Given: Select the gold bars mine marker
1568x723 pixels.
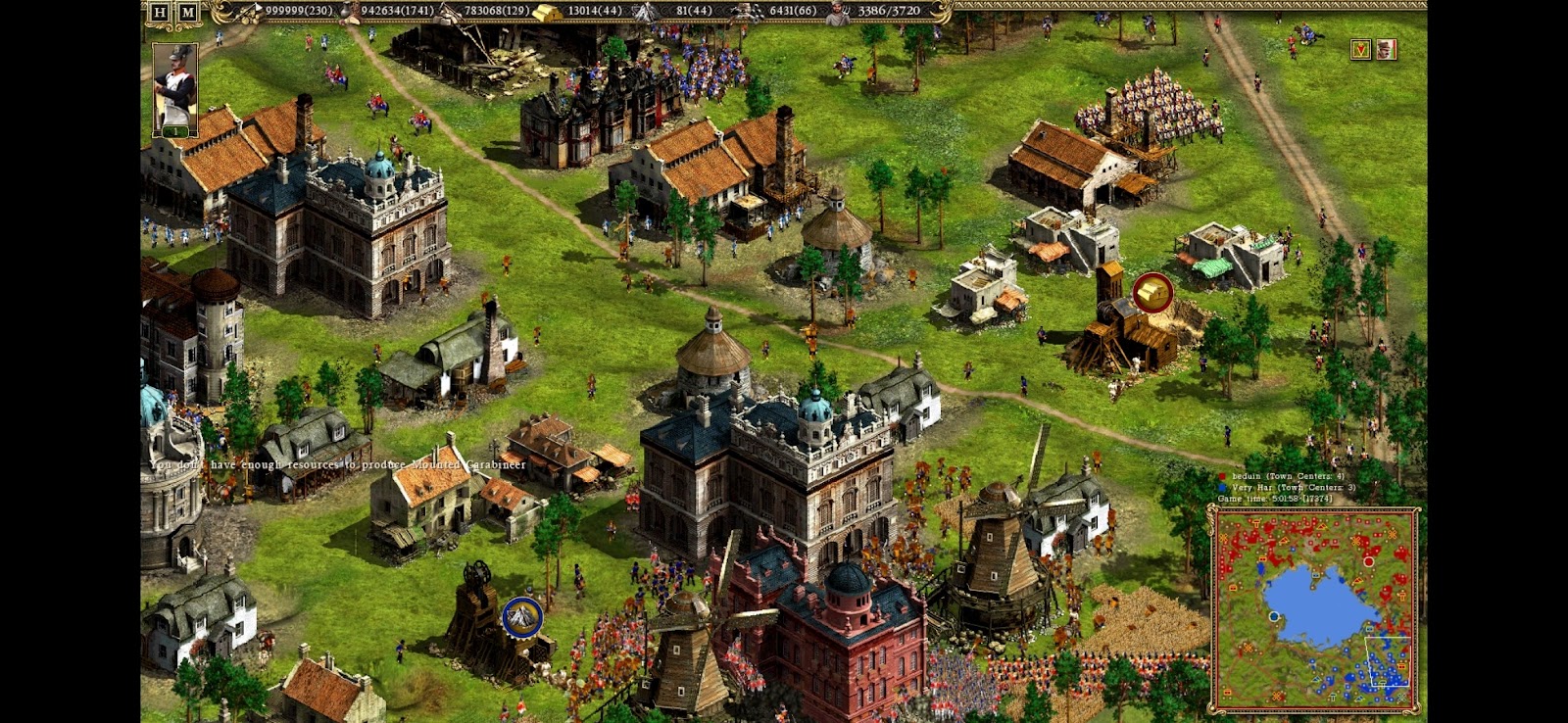Looking at the screenshot, I should tap(1152, 293).
